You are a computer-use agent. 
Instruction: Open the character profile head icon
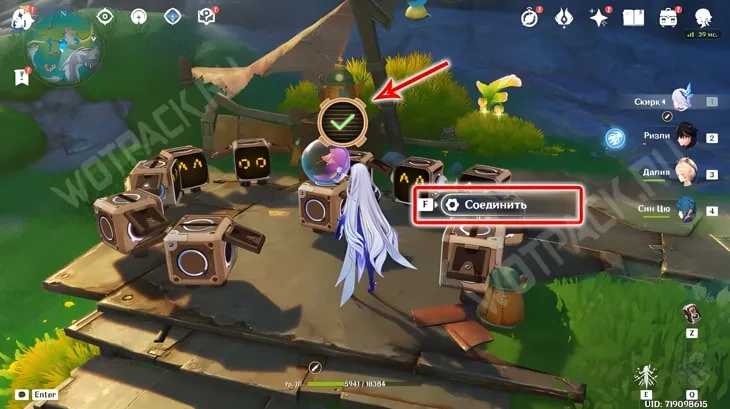tap(704, 17)
